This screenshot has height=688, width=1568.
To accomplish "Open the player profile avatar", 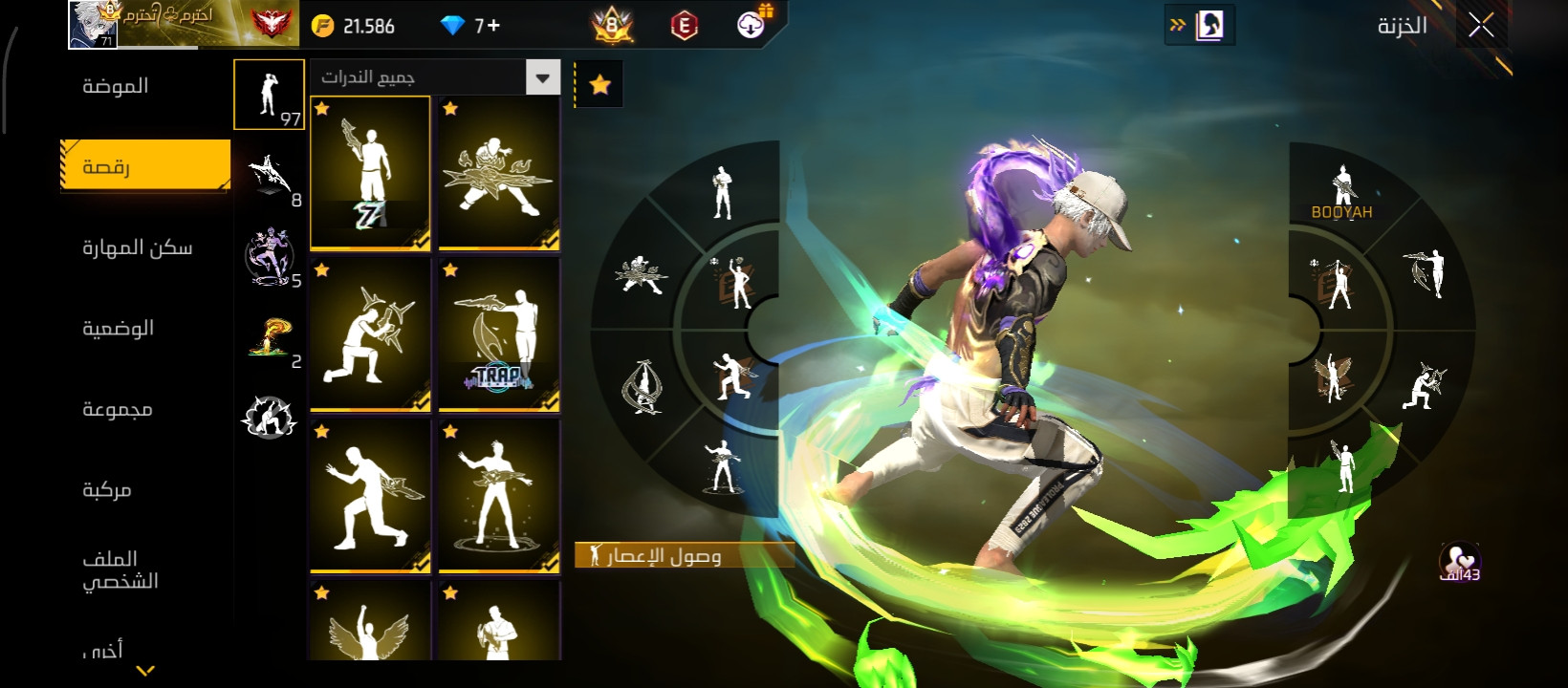I will click(93, 24).
